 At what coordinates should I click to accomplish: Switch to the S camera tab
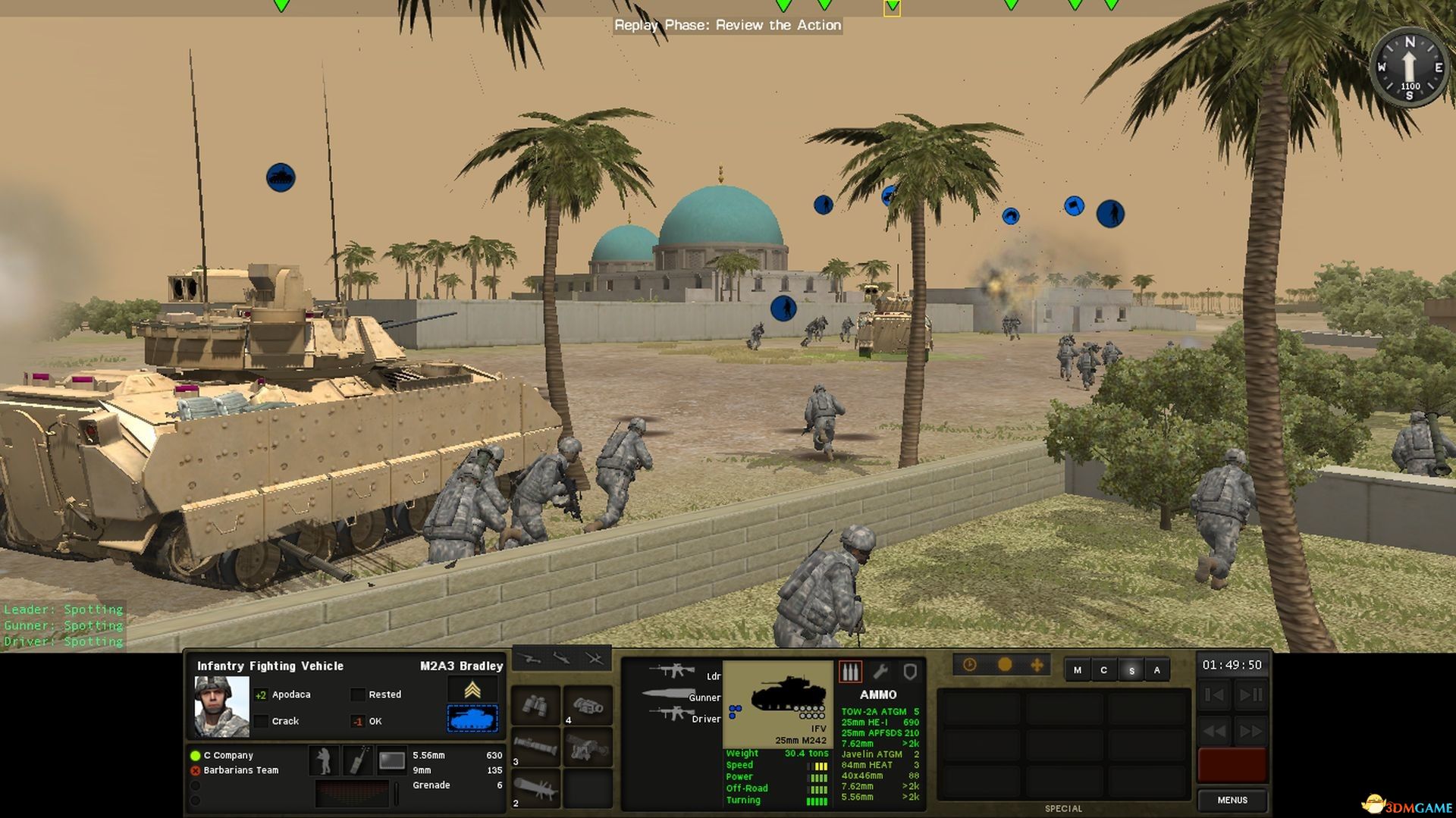(1132, 670)
